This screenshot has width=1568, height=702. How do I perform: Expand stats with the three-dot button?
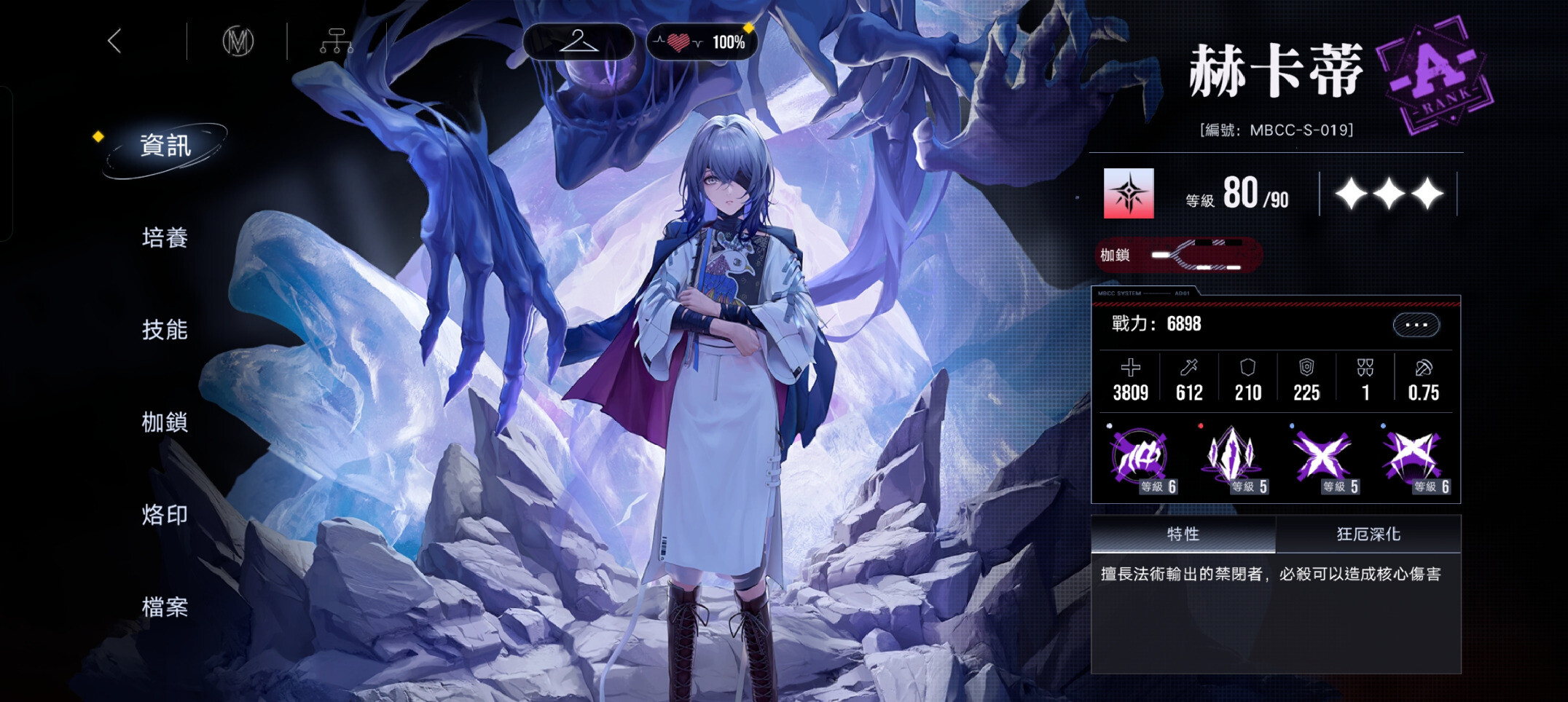tap(1416, 325)
